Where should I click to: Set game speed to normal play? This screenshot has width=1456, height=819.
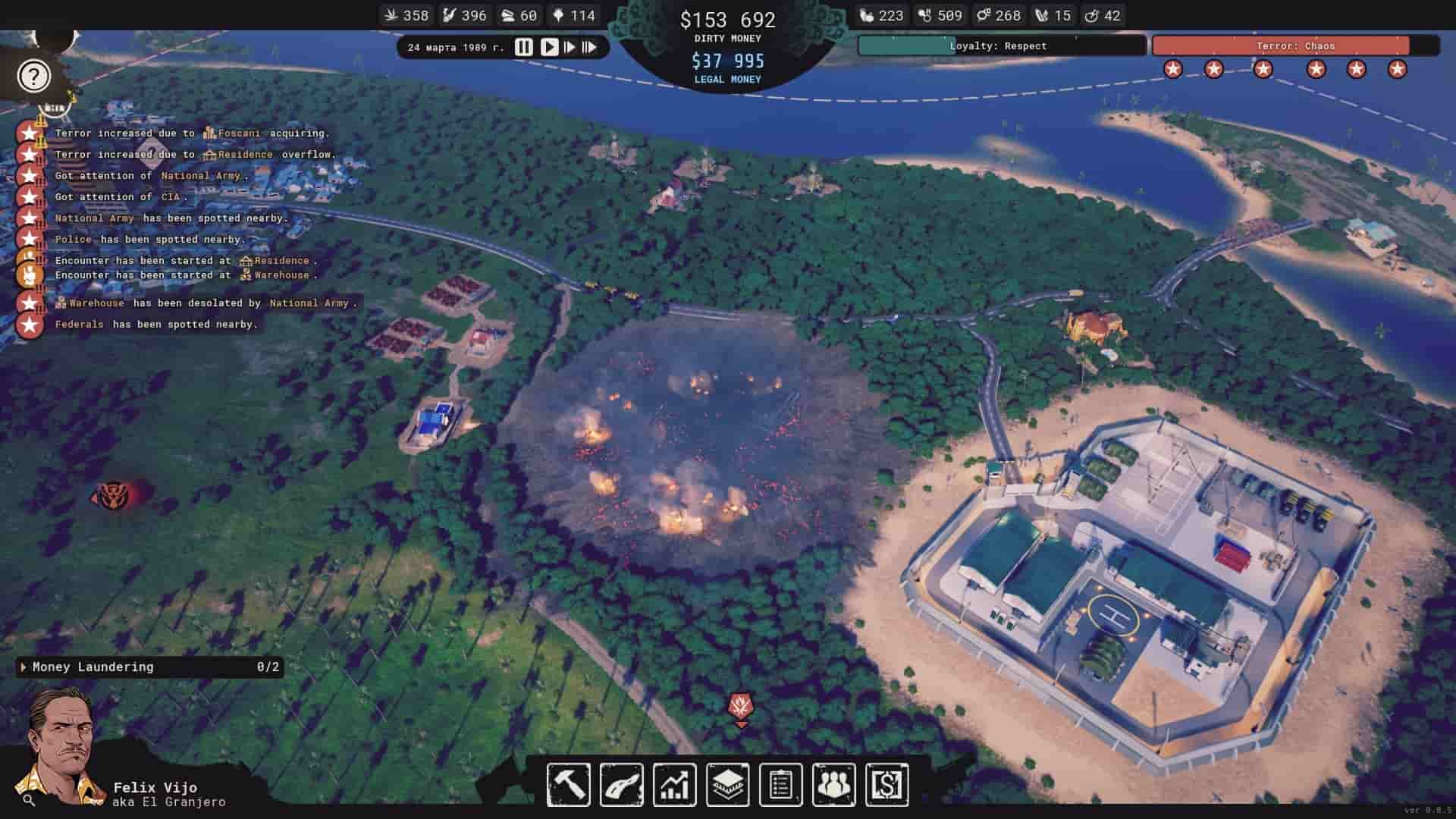[x=549, y=47]
